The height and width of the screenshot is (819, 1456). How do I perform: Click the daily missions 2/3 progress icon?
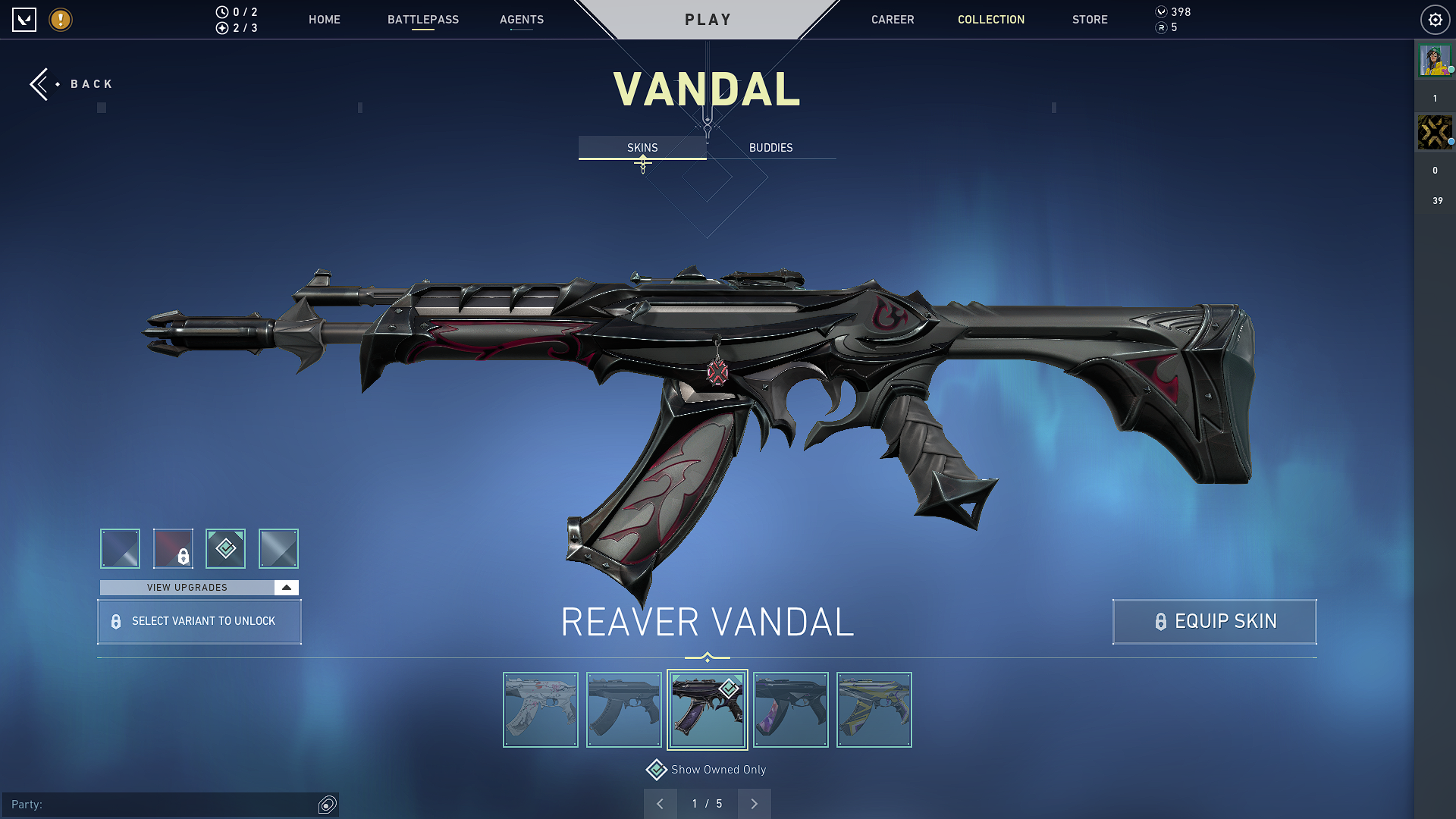[221, 29]
